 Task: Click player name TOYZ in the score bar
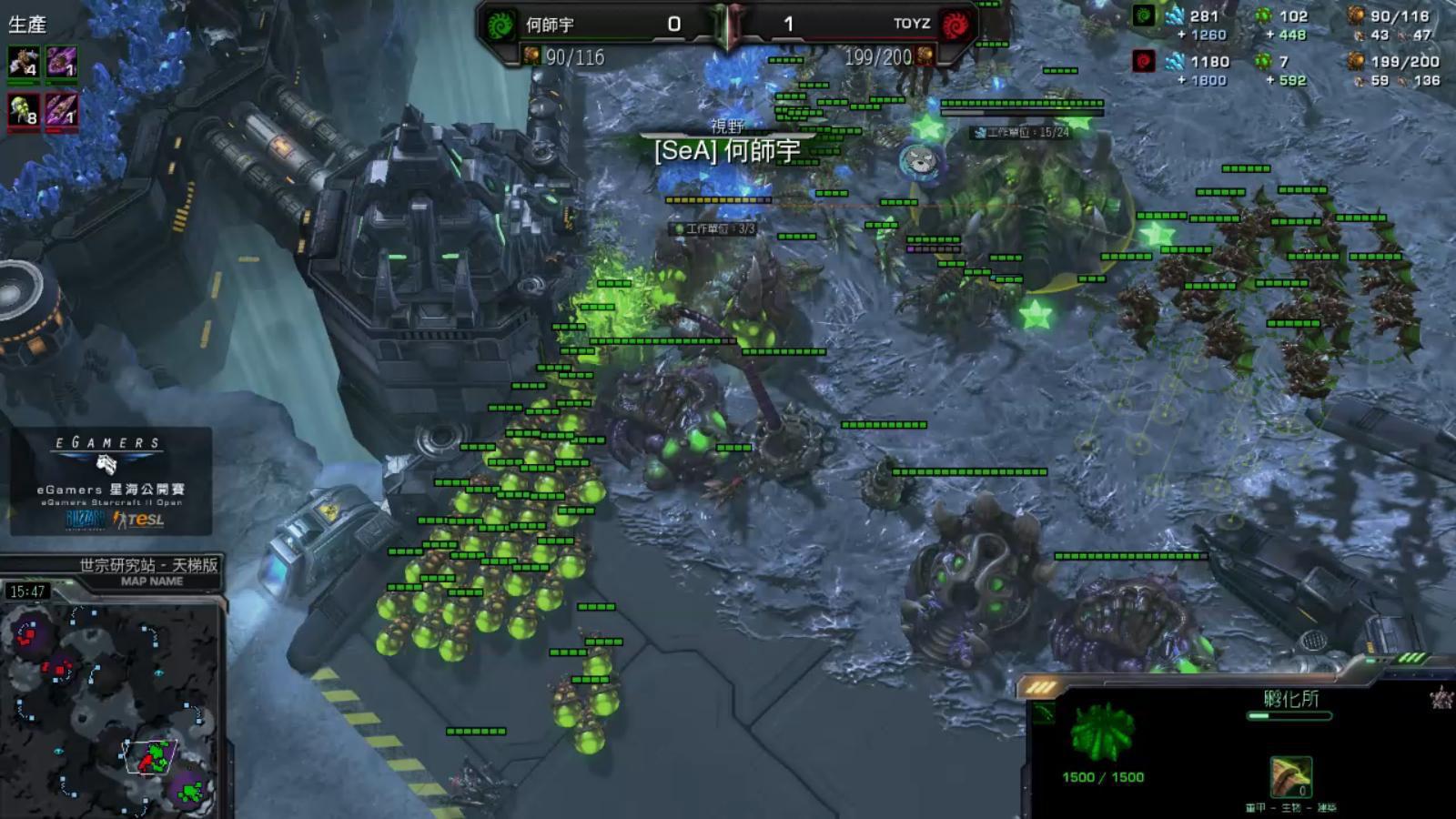point(911,25)
